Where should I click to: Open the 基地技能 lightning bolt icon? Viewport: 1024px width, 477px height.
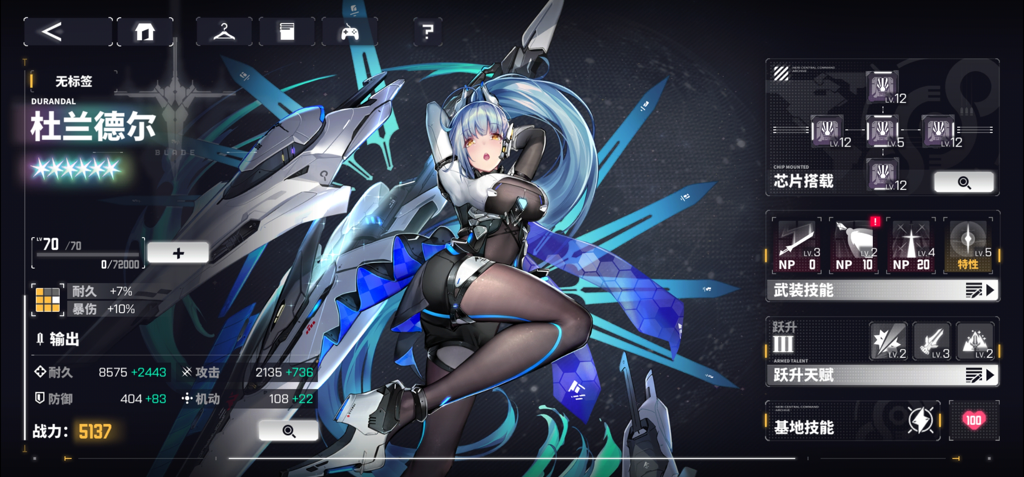click(918, 421)
